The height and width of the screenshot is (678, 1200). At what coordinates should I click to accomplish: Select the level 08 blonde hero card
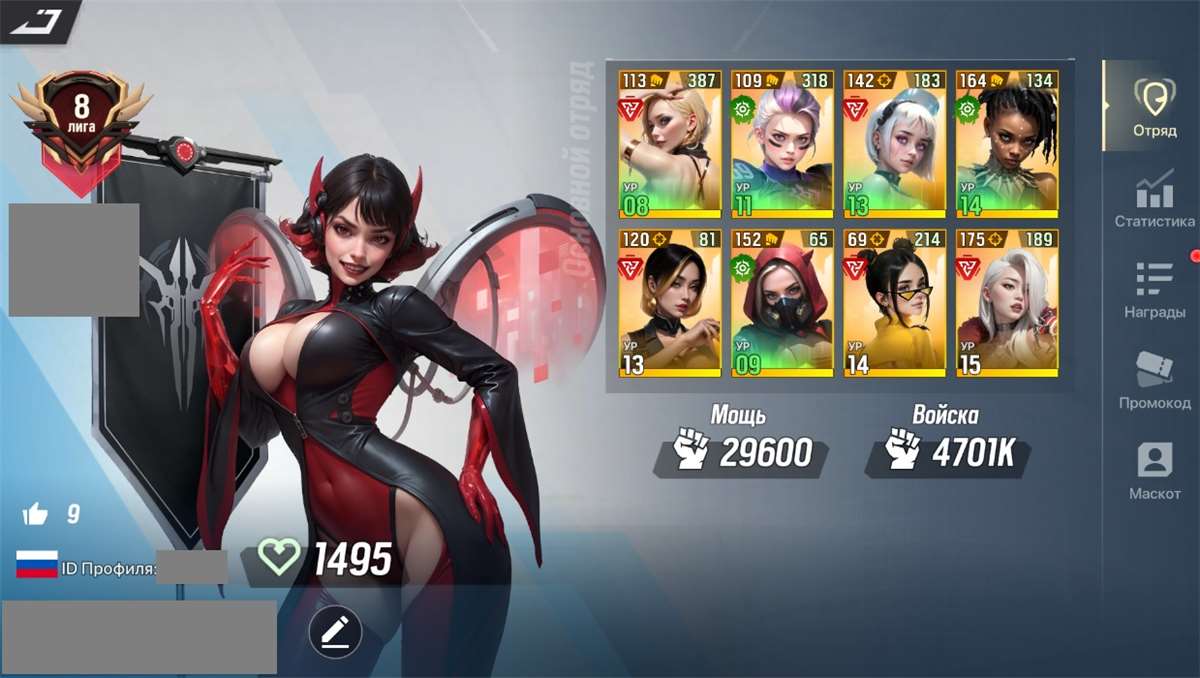pyautogui.click(x=669, y=144)
